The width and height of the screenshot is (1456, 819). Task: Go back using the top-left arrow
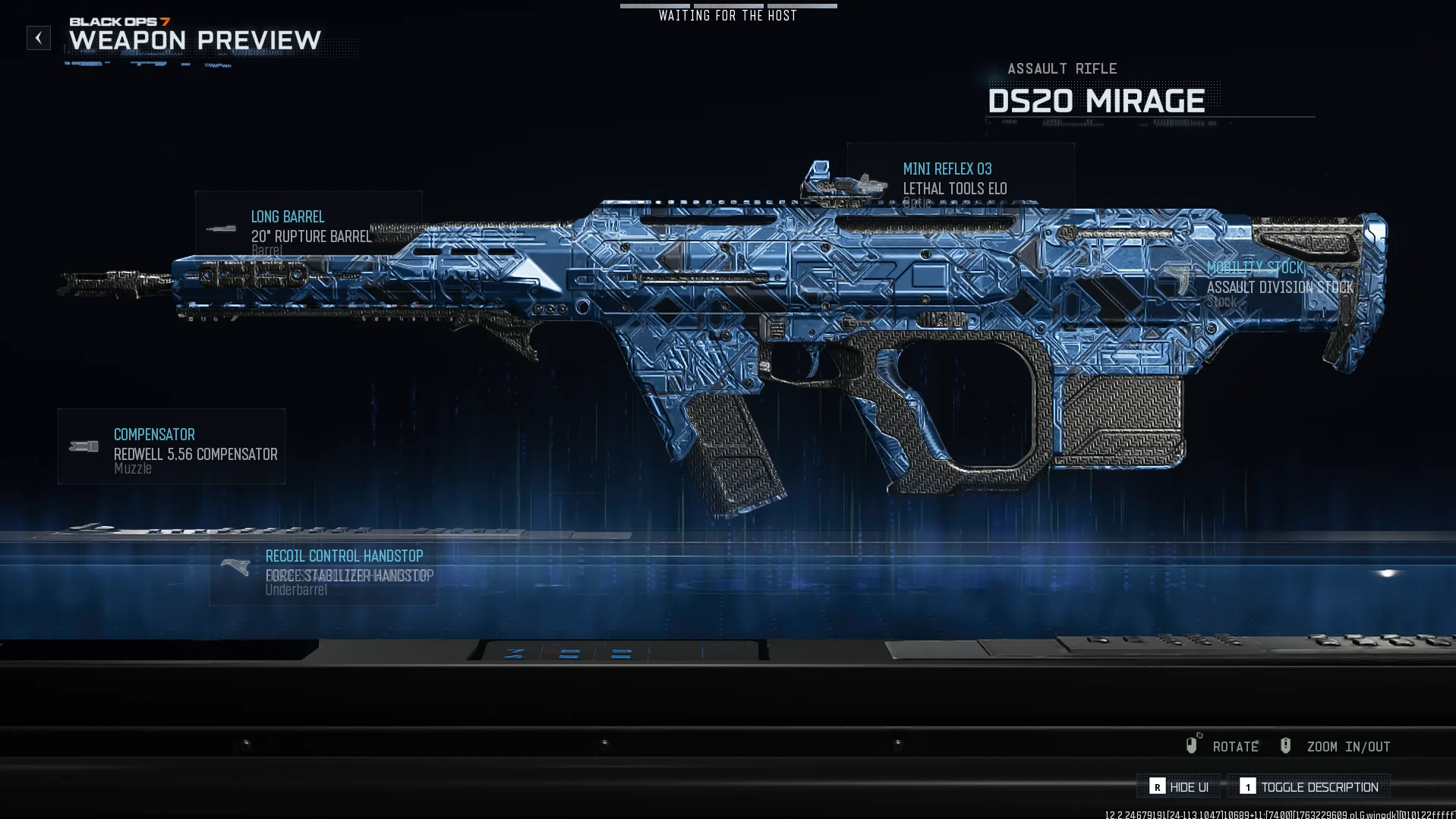click(39, 38)
